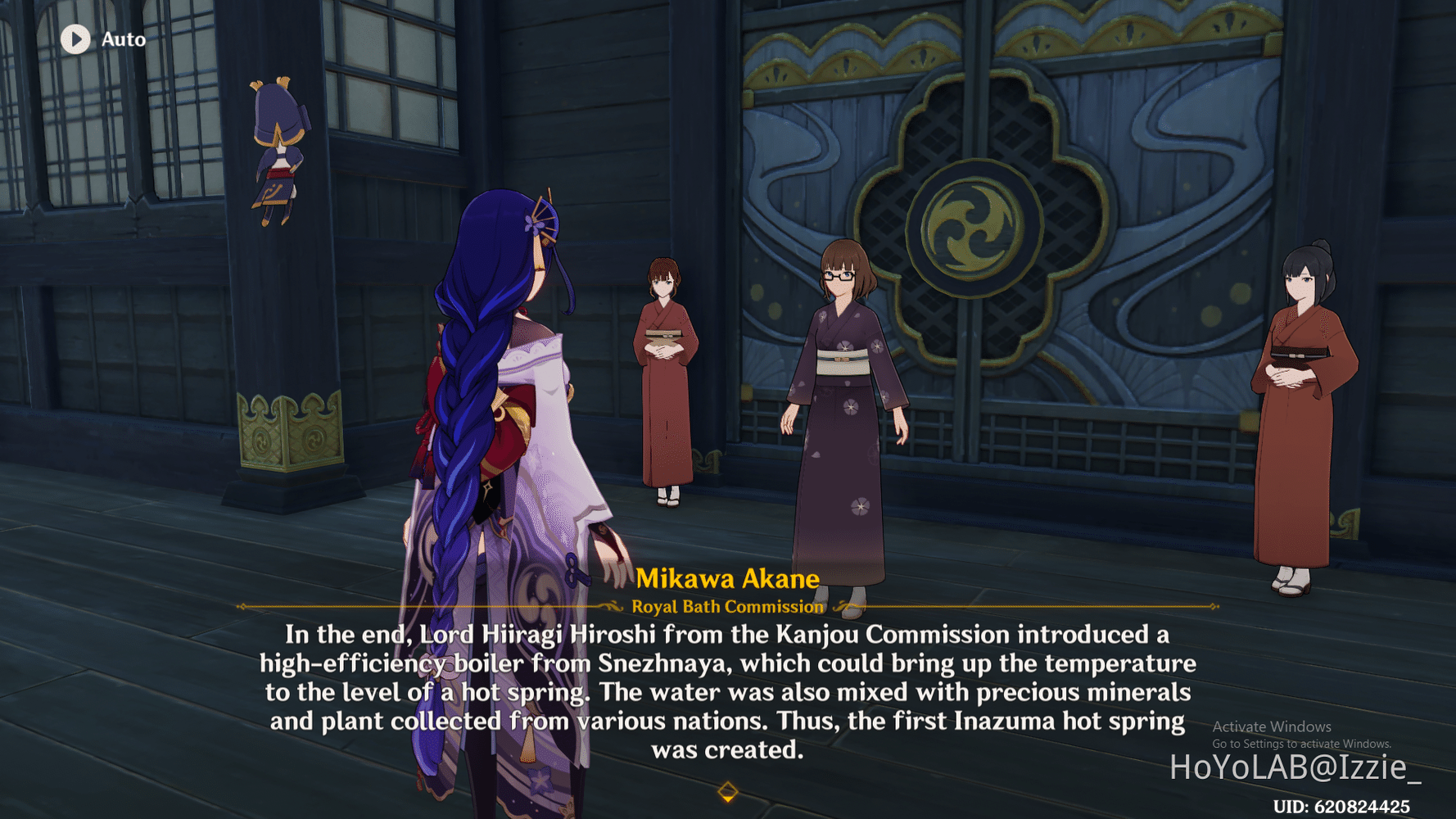Screen dimensions: 1456x819
Task: Click the Royal Bath Commission subtitle
Action: pyautogui.click(x=727, y=607)
